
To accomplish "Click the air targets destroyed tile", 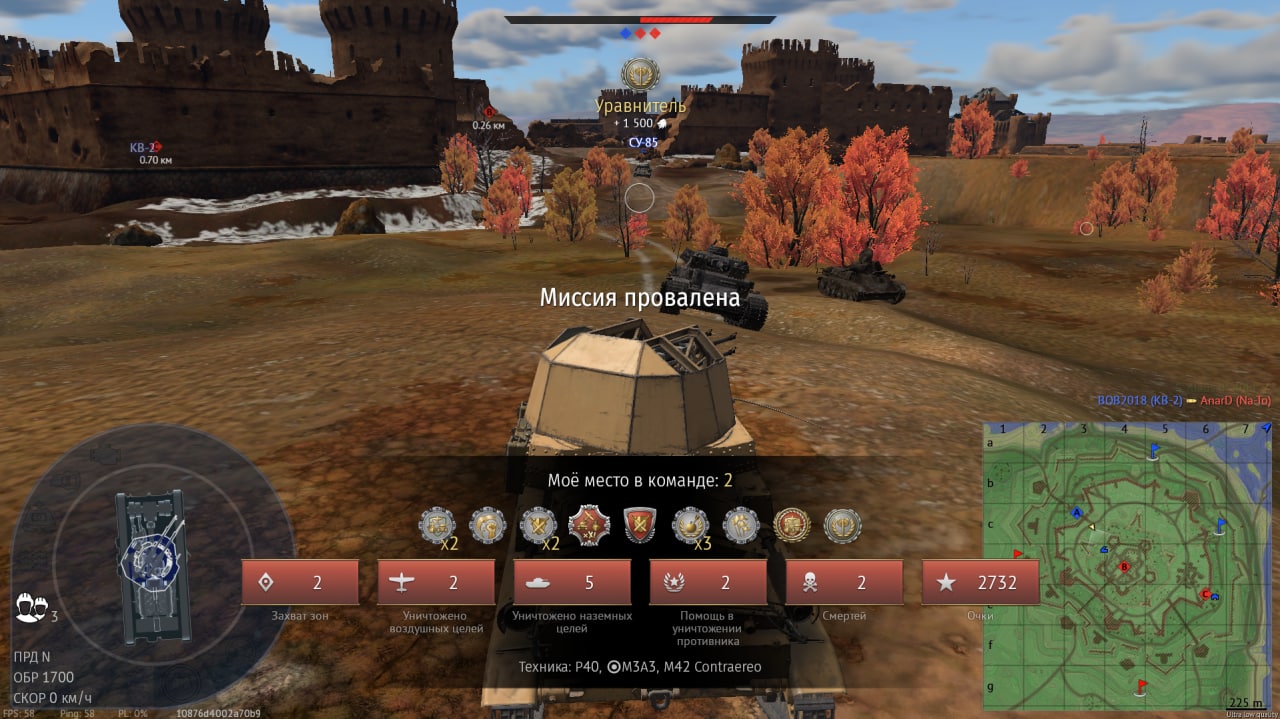I will coord(436,582).
